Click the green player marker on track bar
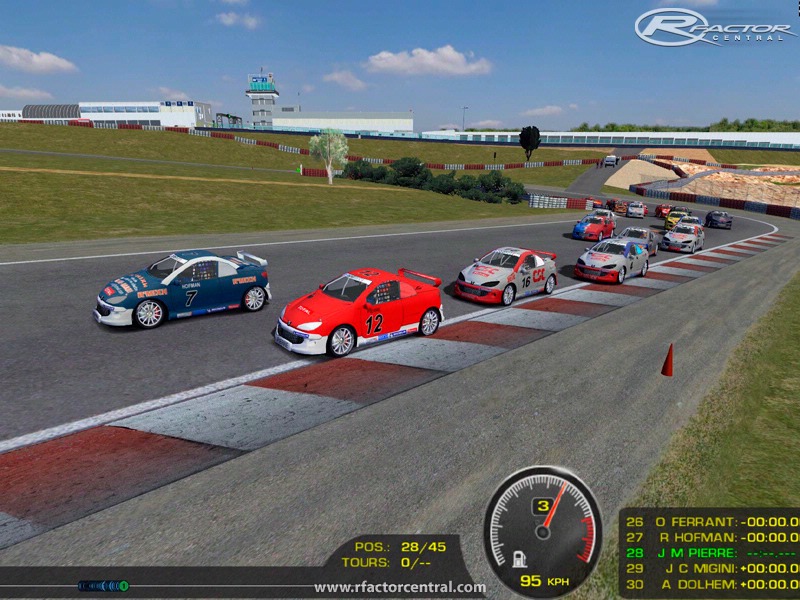Screen dimensions: 800x600 coord(123,585)
